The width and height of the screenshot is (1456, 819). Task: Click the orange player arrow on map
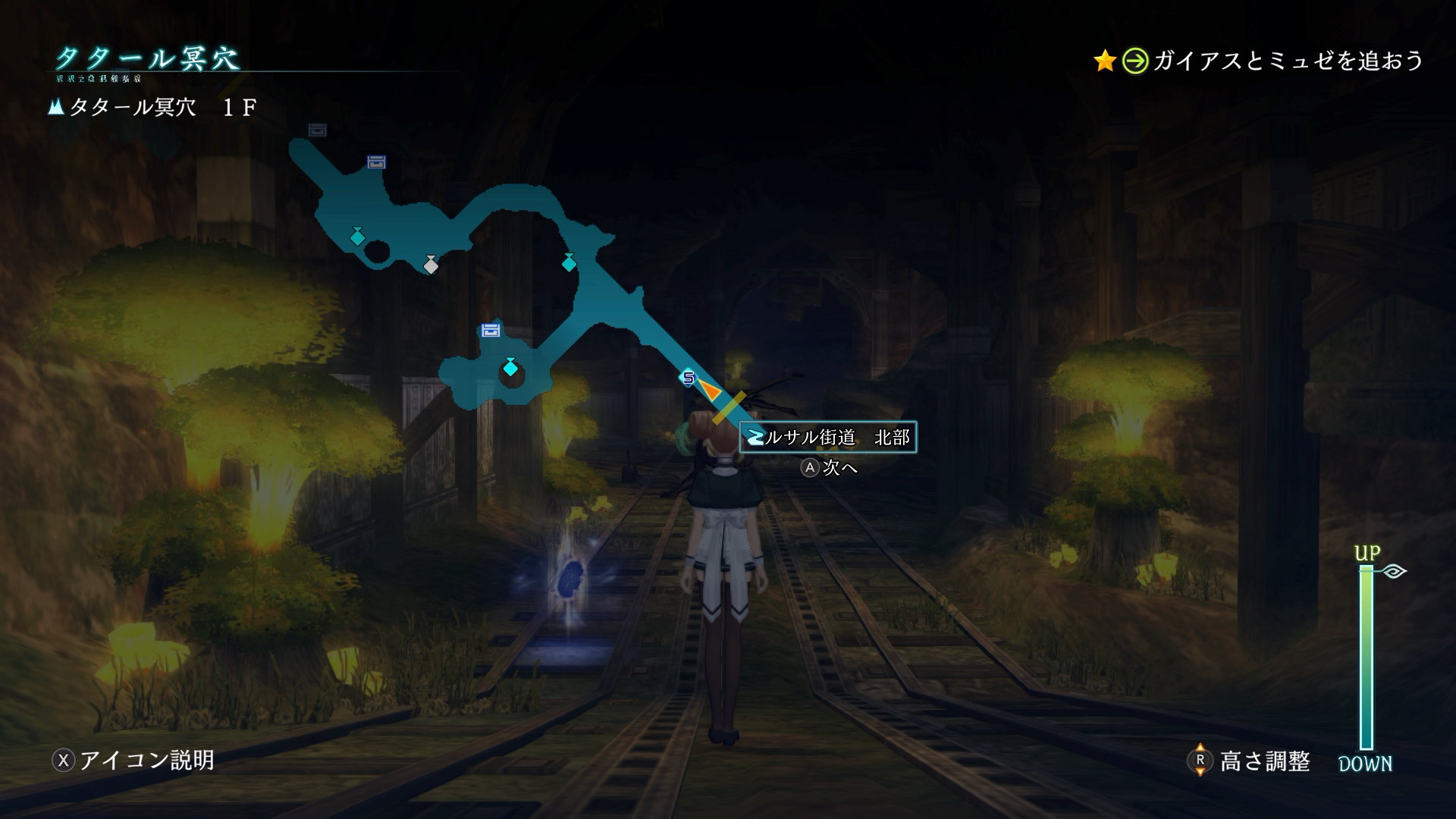pos(709,390)
